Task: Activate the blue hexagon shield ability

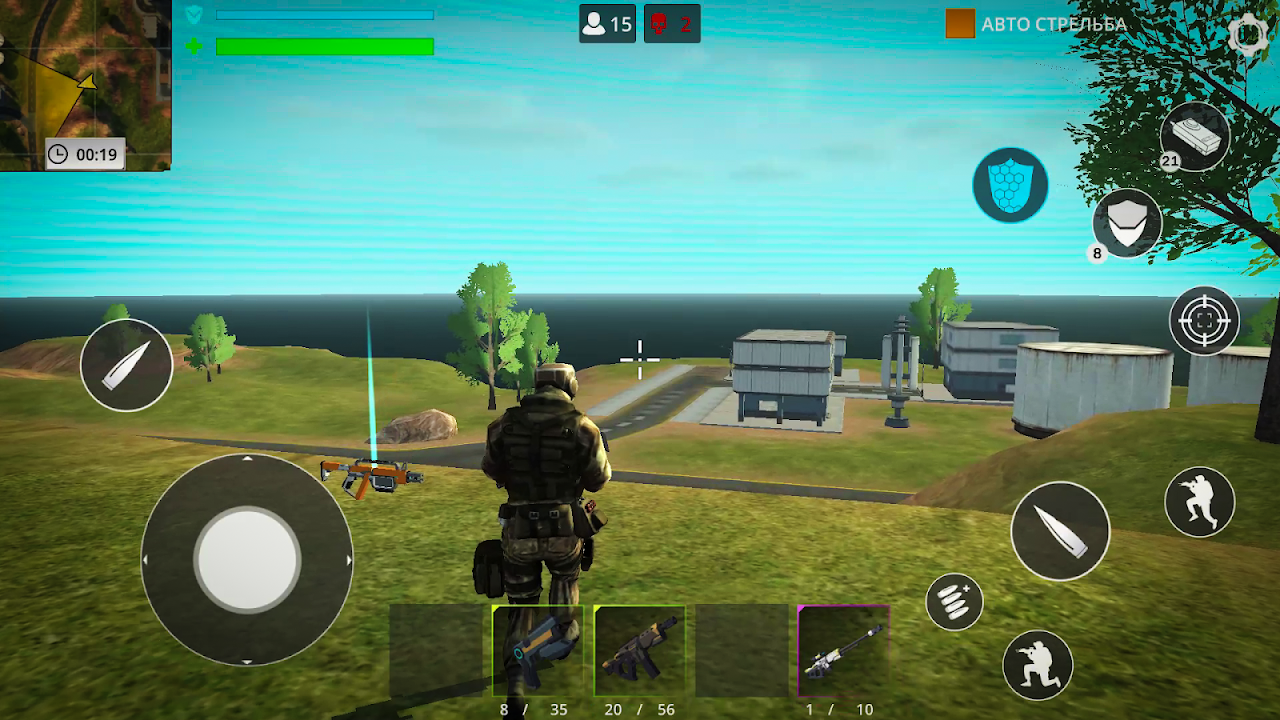Action: 1010,185
